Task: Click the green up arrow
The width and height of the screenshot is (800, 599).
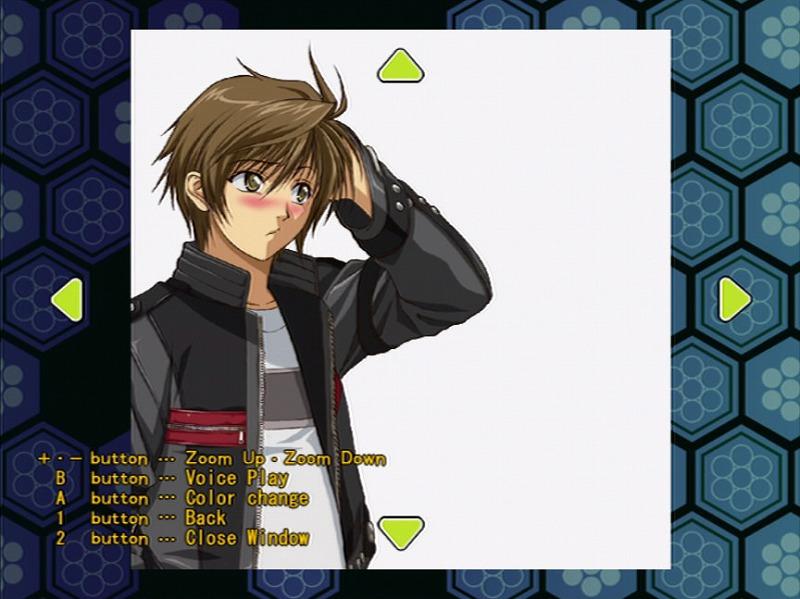Action: coord(401,66)
